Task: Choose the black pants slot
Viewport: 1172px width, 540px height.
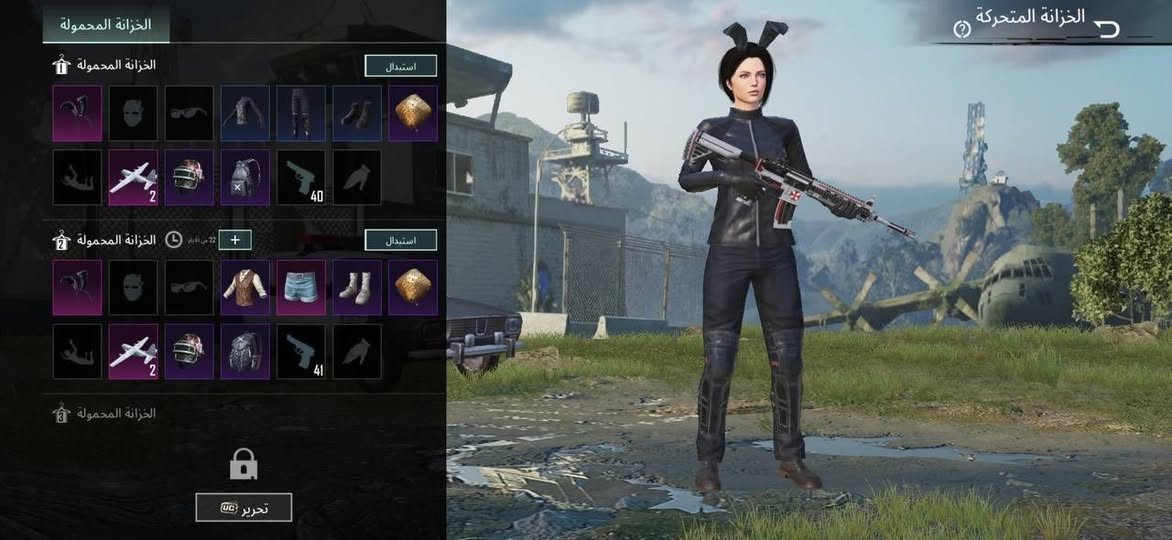Action: click(301, 113)
